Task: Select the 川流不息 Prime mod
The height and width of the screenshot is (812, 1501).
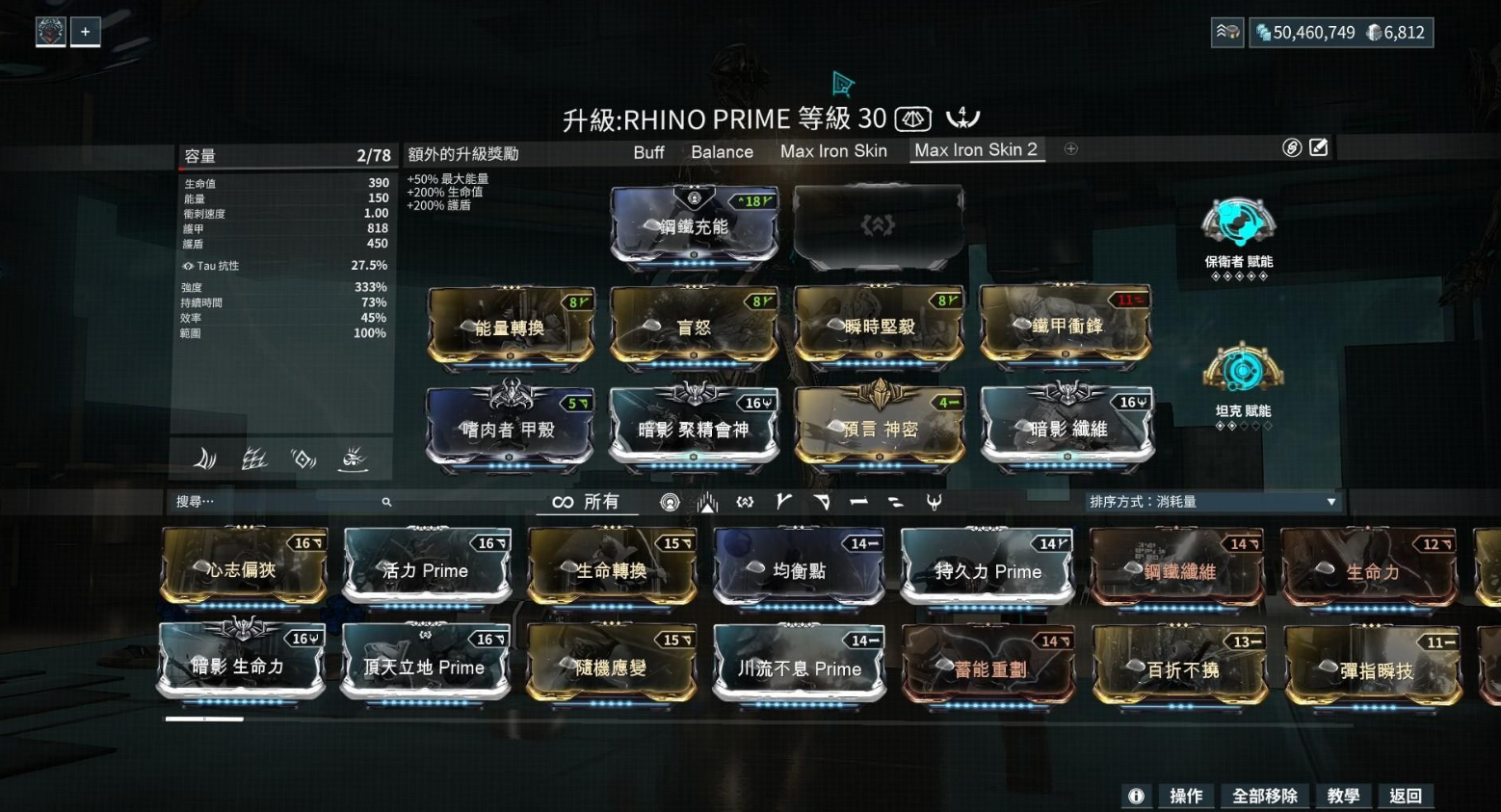Action: pos(799,668)
